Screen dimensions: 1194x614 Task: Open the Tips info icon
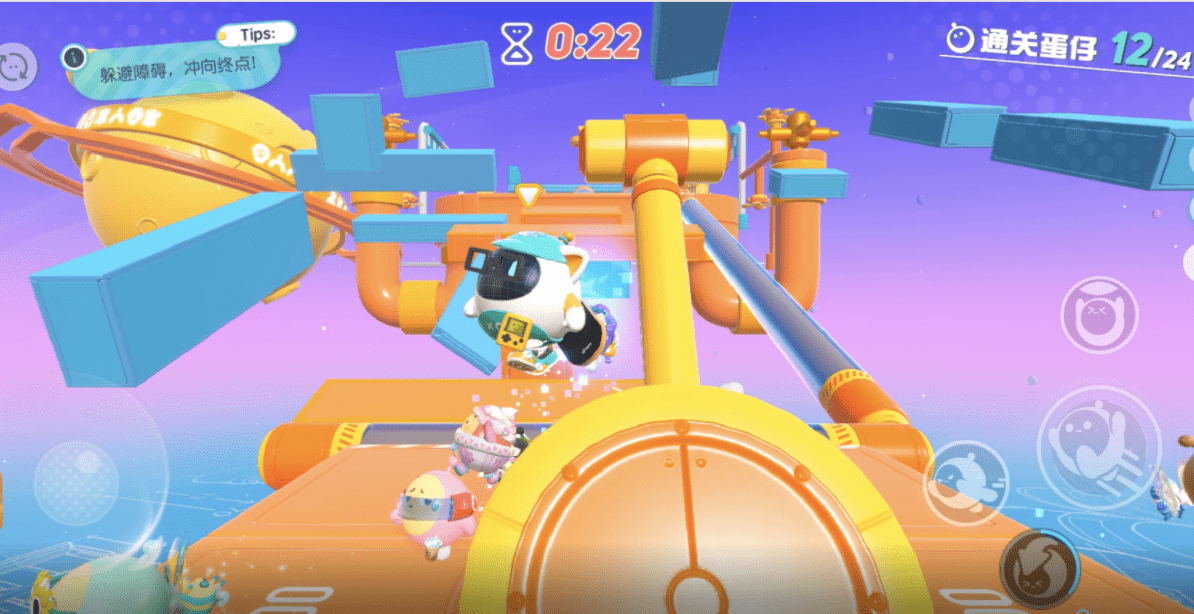72,56
